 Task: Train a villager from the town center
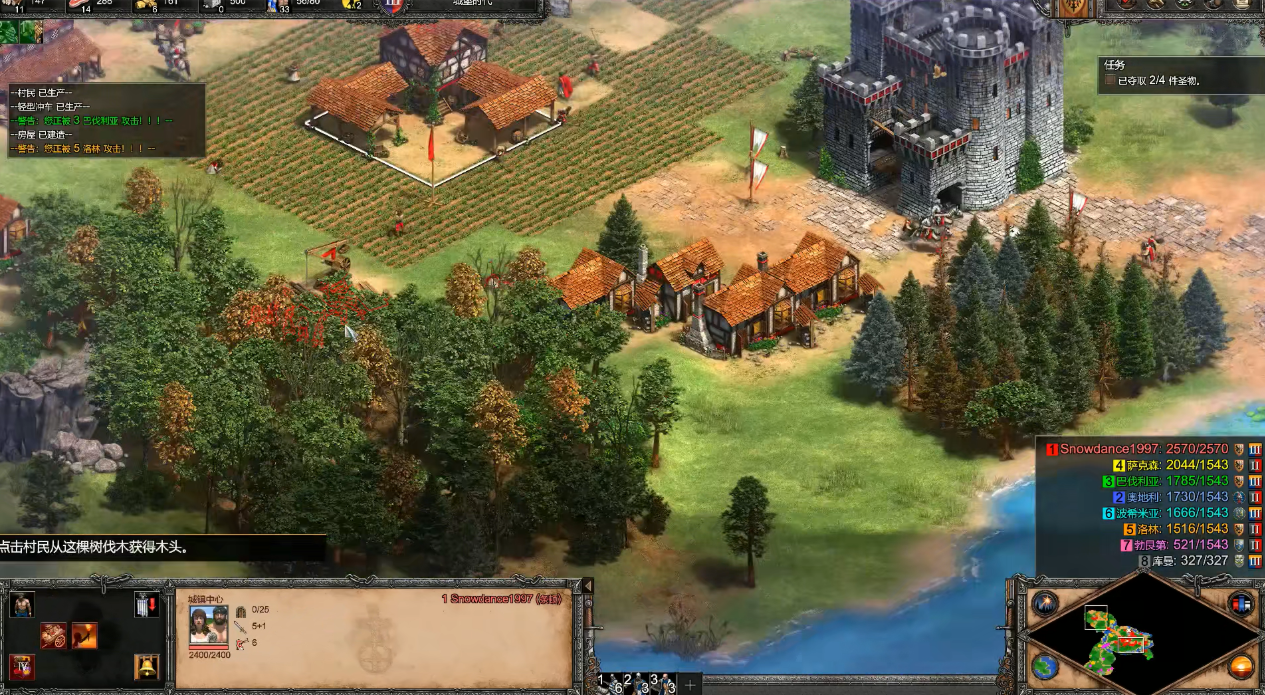tap(21, 604)
